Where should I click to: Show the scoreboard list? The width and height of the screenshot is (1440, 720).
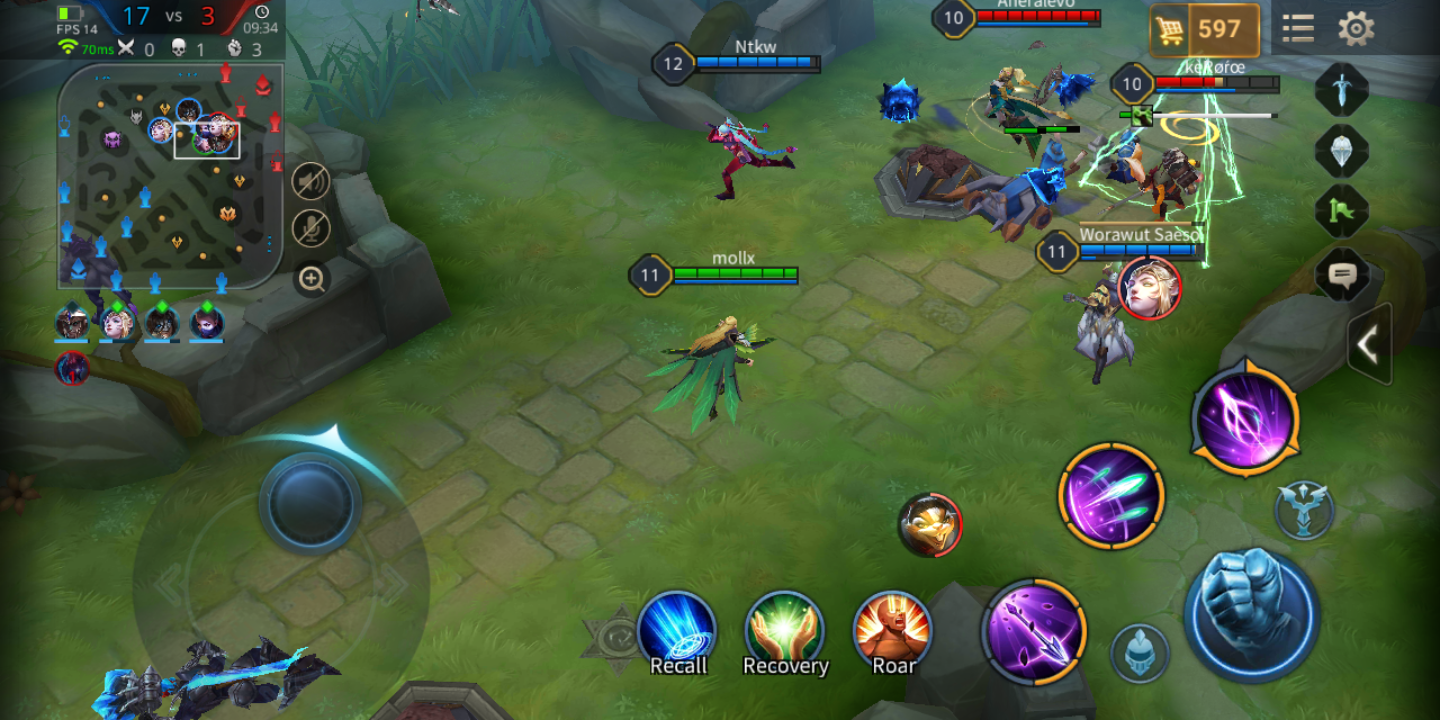click(x=1298, y=29)
